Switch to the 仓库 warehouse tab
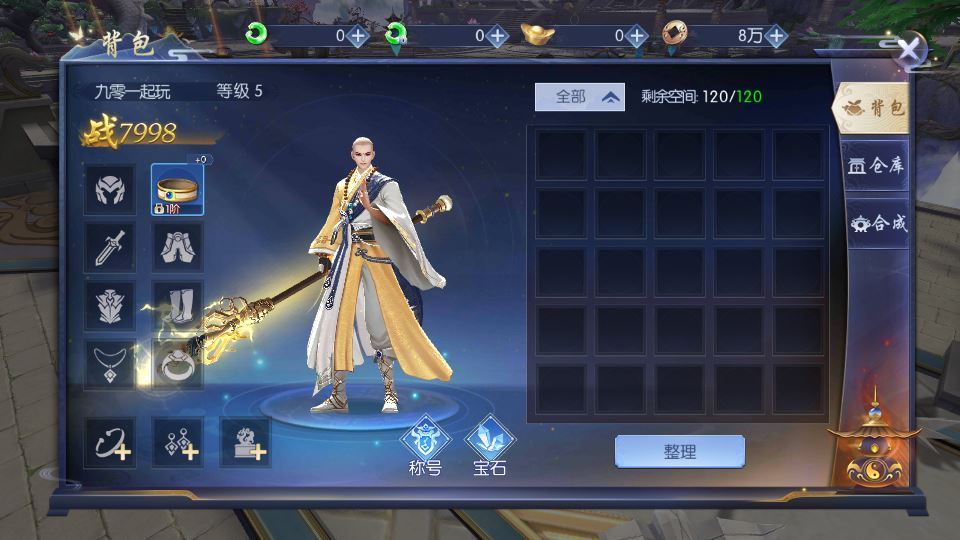Image resolution: width=960 pixels, height=540 pixels. point(876,165)
